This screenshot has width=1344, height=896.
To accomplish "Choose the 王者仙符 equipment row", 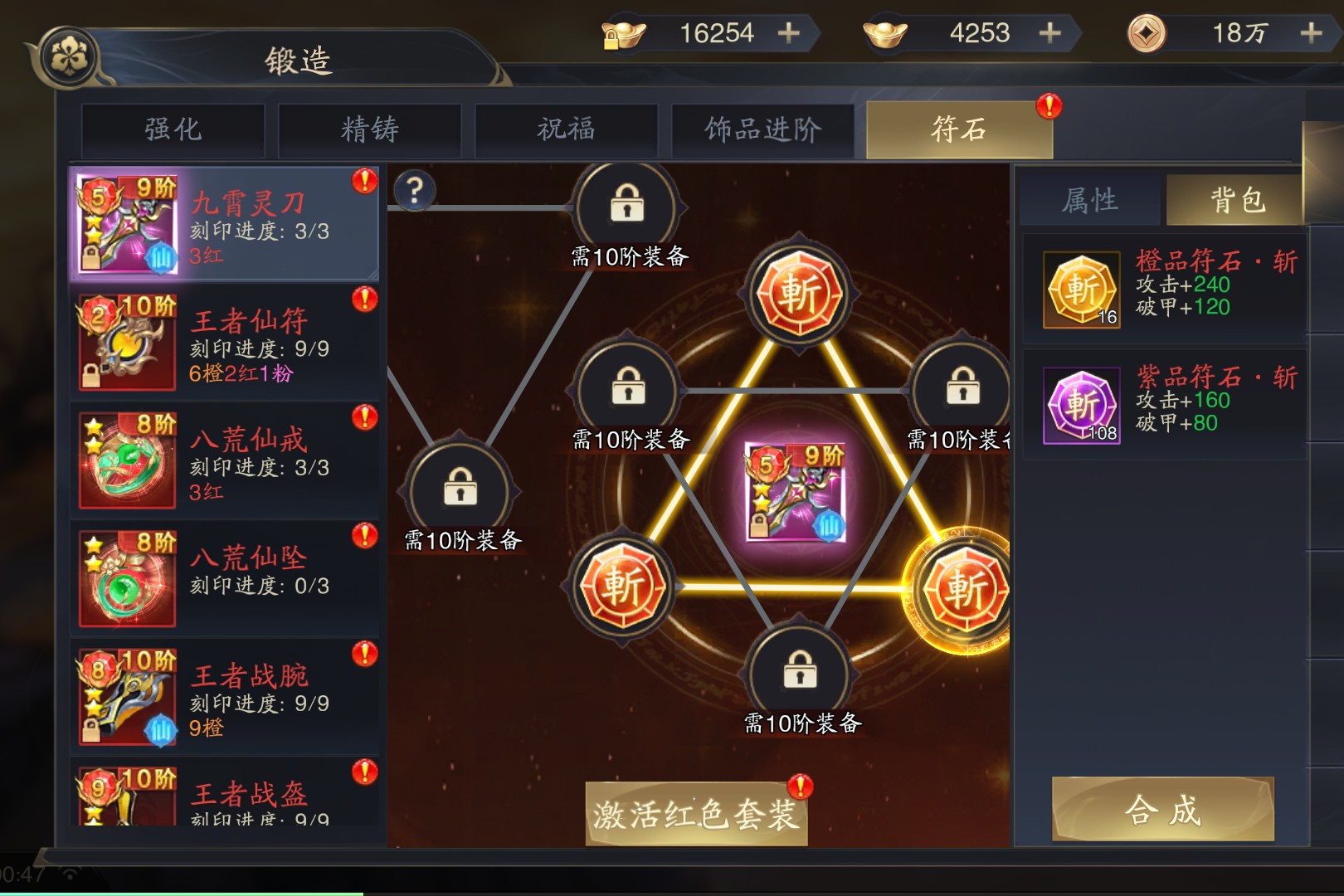I will point(224,343).
